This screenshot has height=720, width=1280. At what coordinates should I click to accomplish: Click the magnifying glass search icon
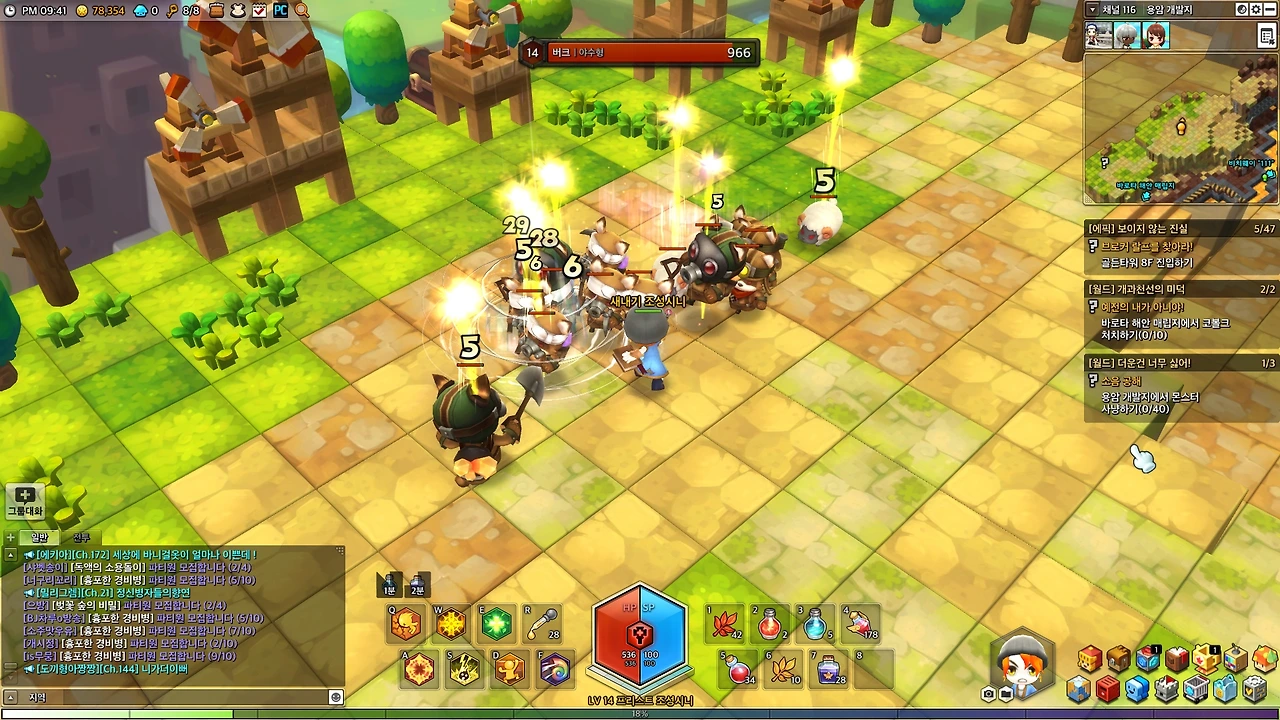pyautogui.click(x=302, y=10)
